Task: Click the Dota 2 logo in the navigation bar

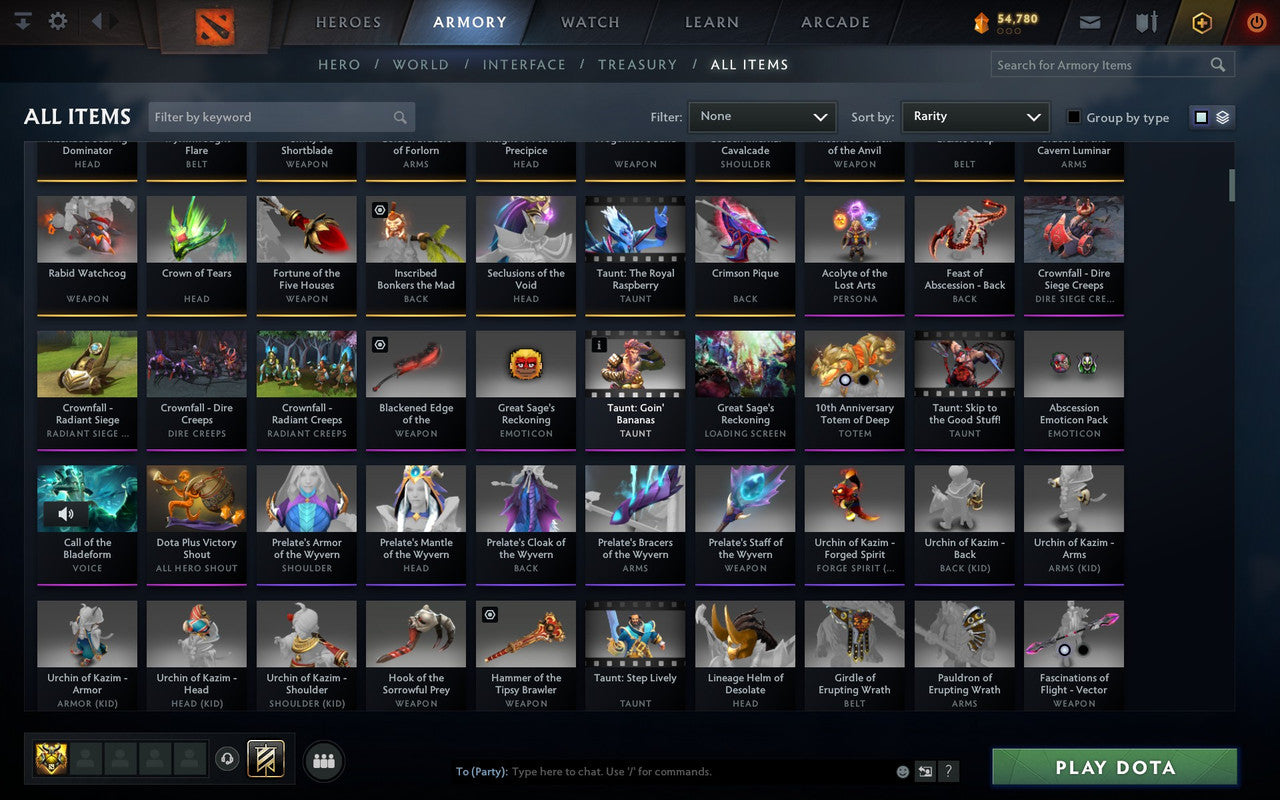Action: click(x=213, y=27)
